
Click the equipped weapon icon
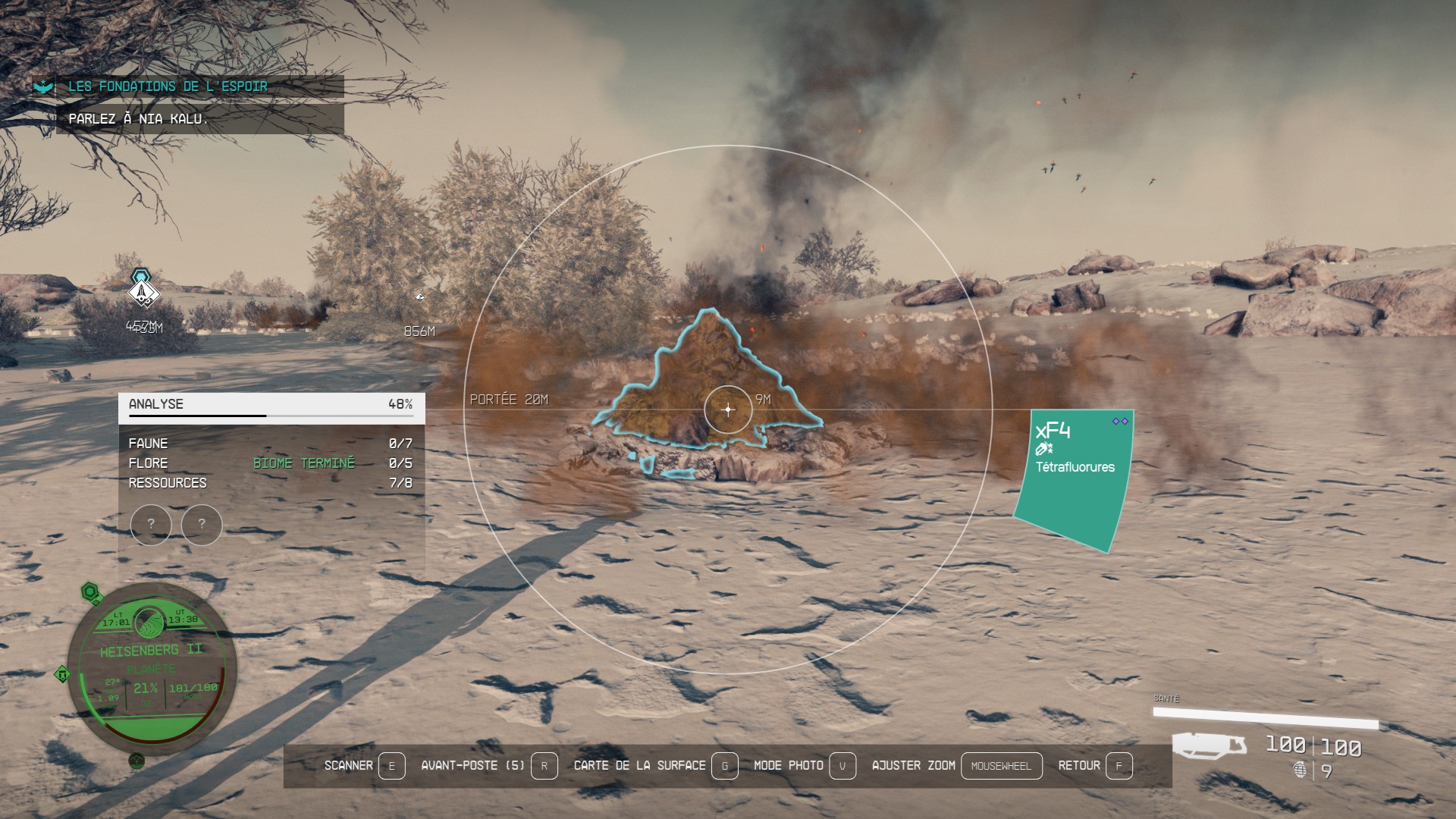click(1210, 745)
